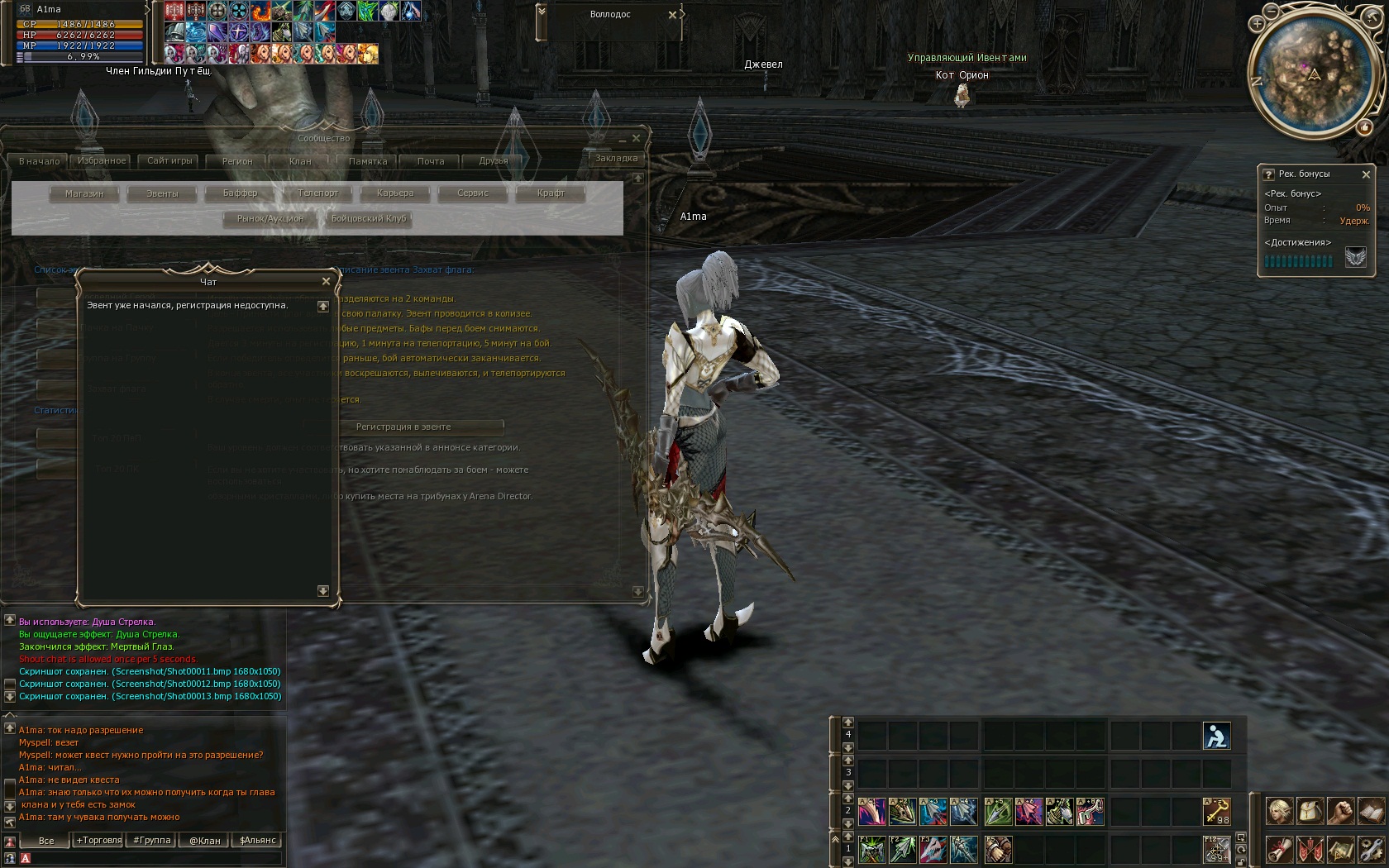
Task: Open the Карьера section
Action: [x=395, y=193]
